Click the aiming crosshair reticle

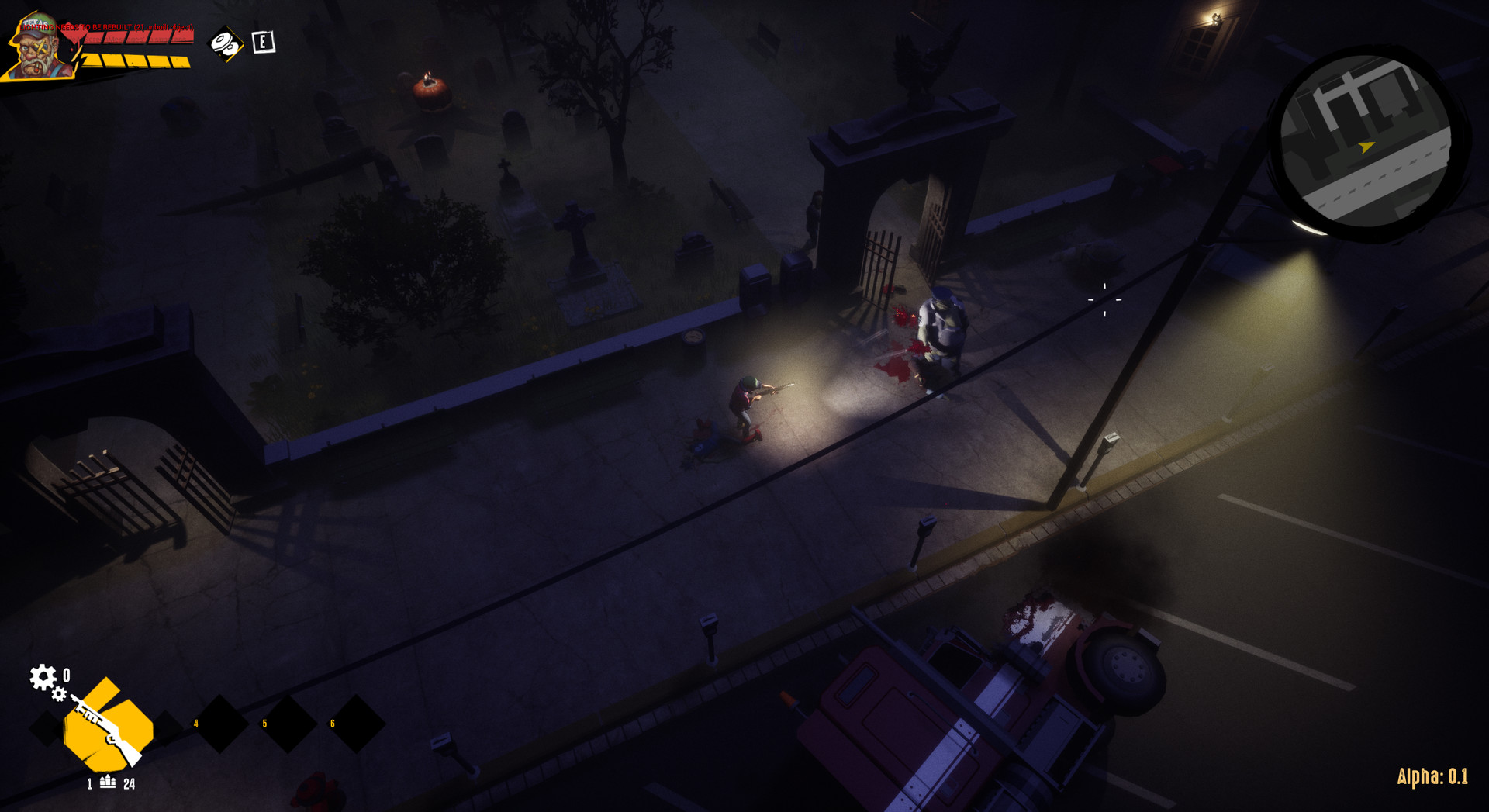point(1104,299)
